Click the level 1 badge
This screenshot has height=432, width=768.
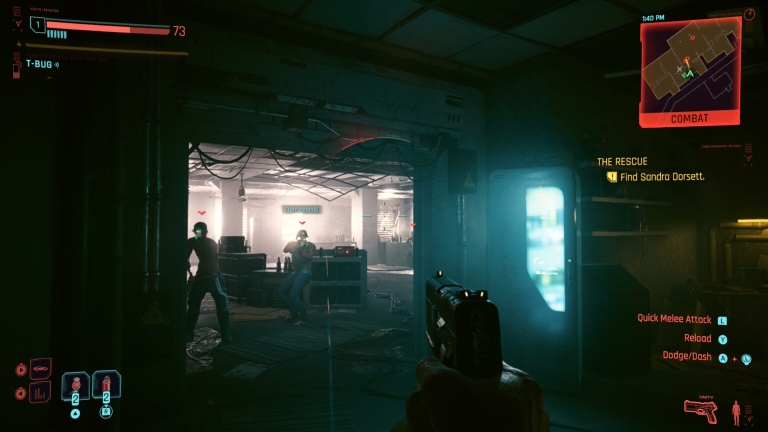(x=38, y=24)
